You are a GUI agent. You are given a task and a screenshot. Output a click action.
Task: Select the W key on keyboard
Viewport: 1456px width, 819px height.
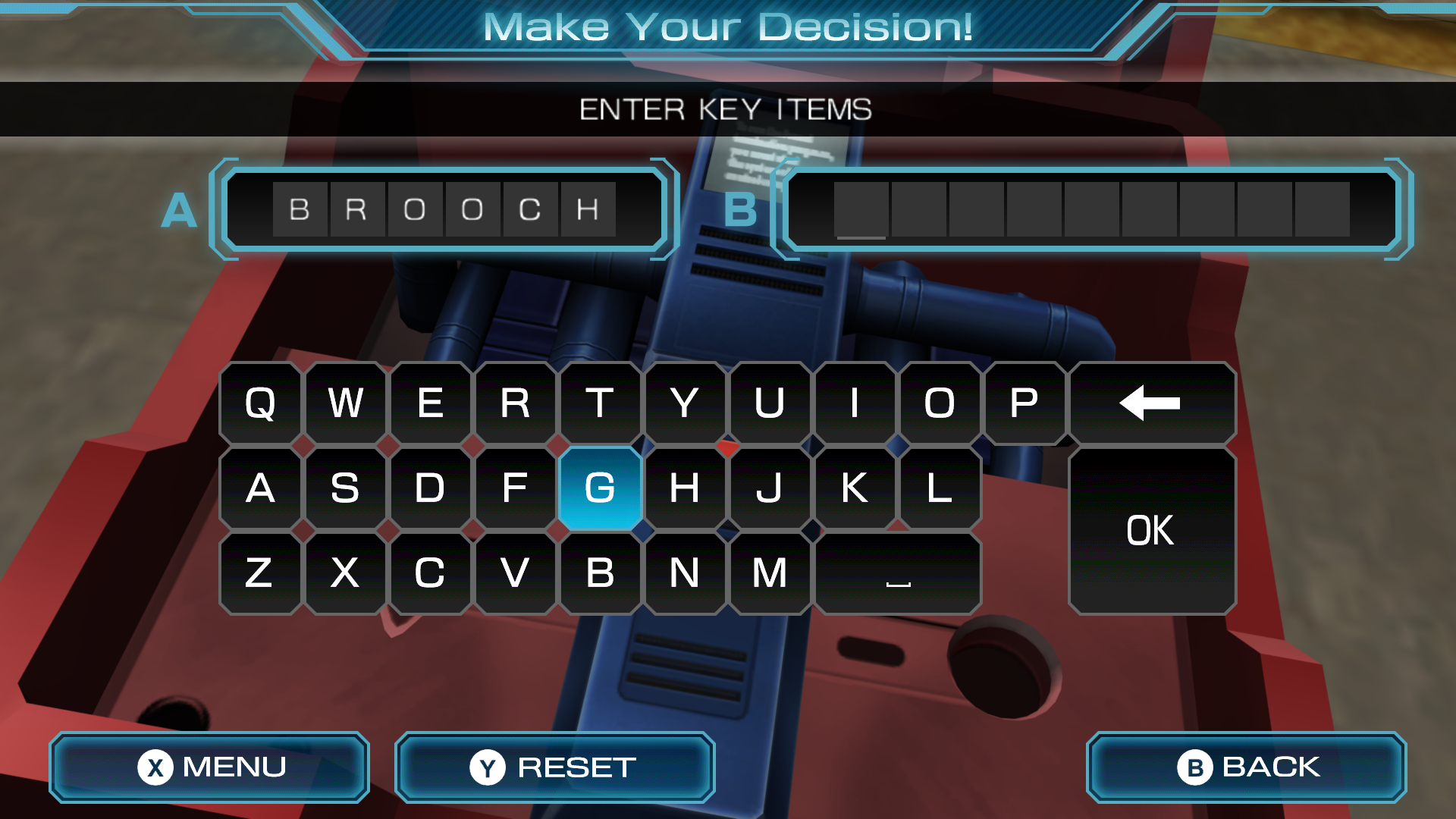click(x=345, y=403)
